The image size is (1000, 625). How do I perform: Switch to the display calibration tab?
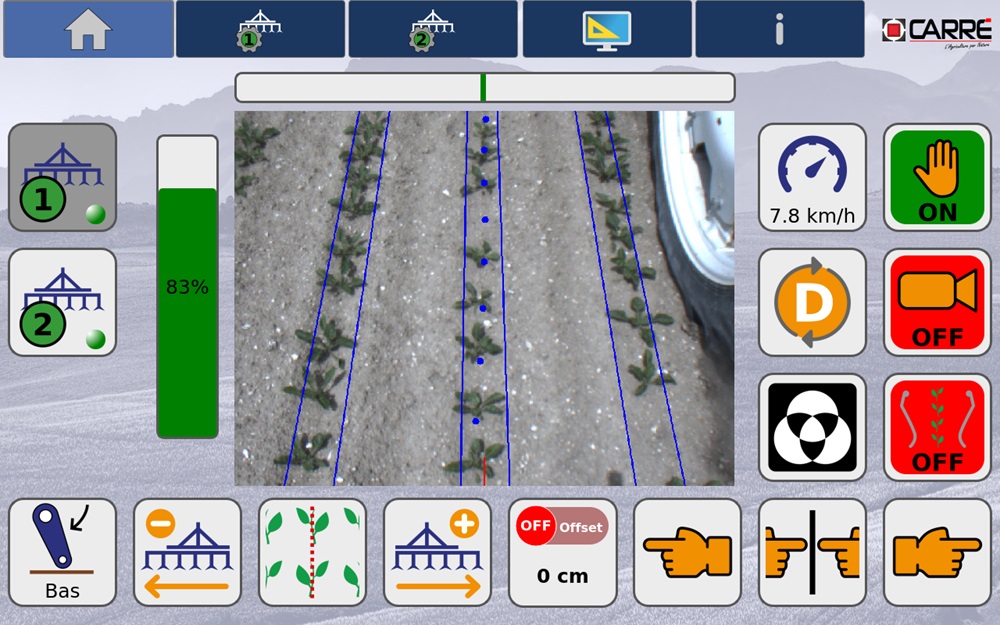coord(606,29)
